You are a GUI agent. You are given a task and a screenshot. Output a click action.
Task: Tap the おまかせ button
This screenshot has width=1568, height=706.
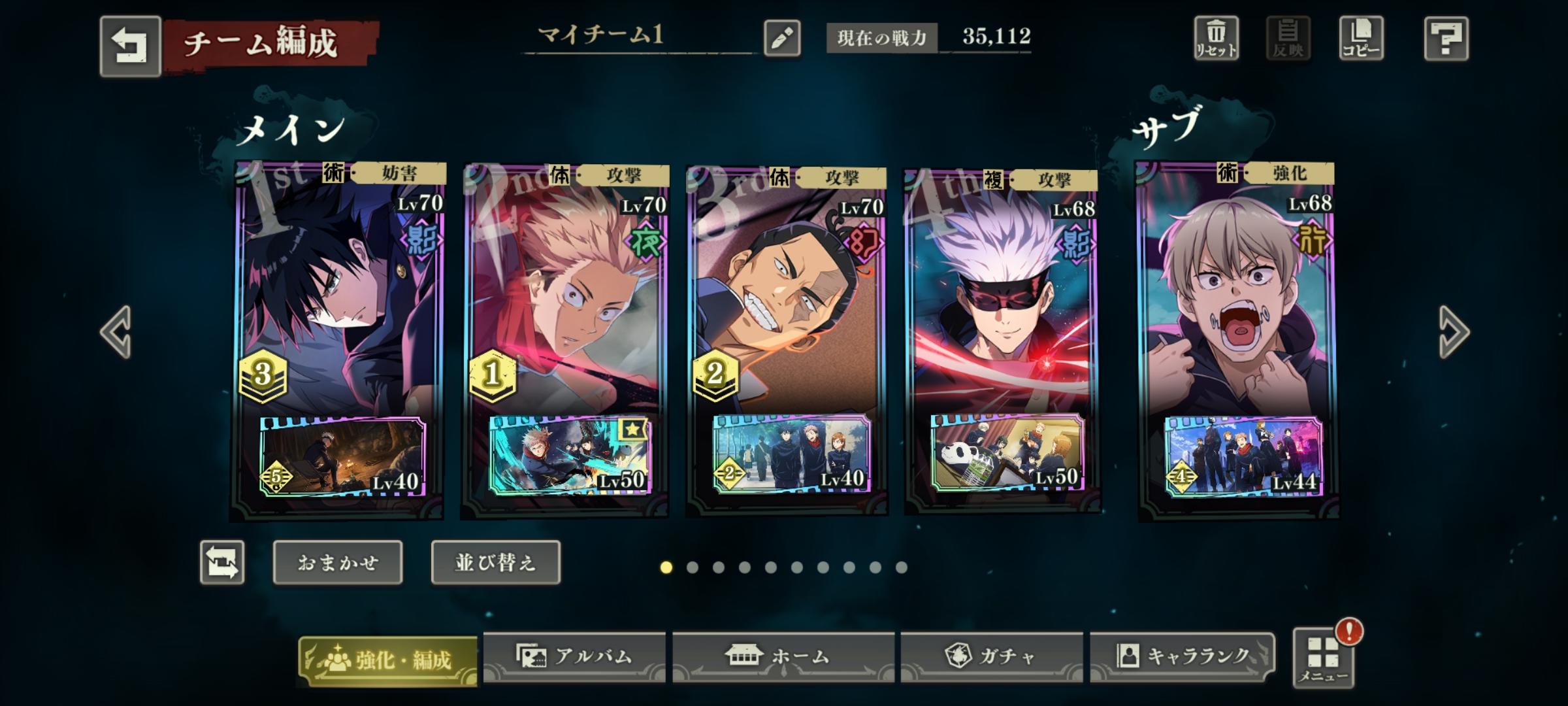click(337, 563)
